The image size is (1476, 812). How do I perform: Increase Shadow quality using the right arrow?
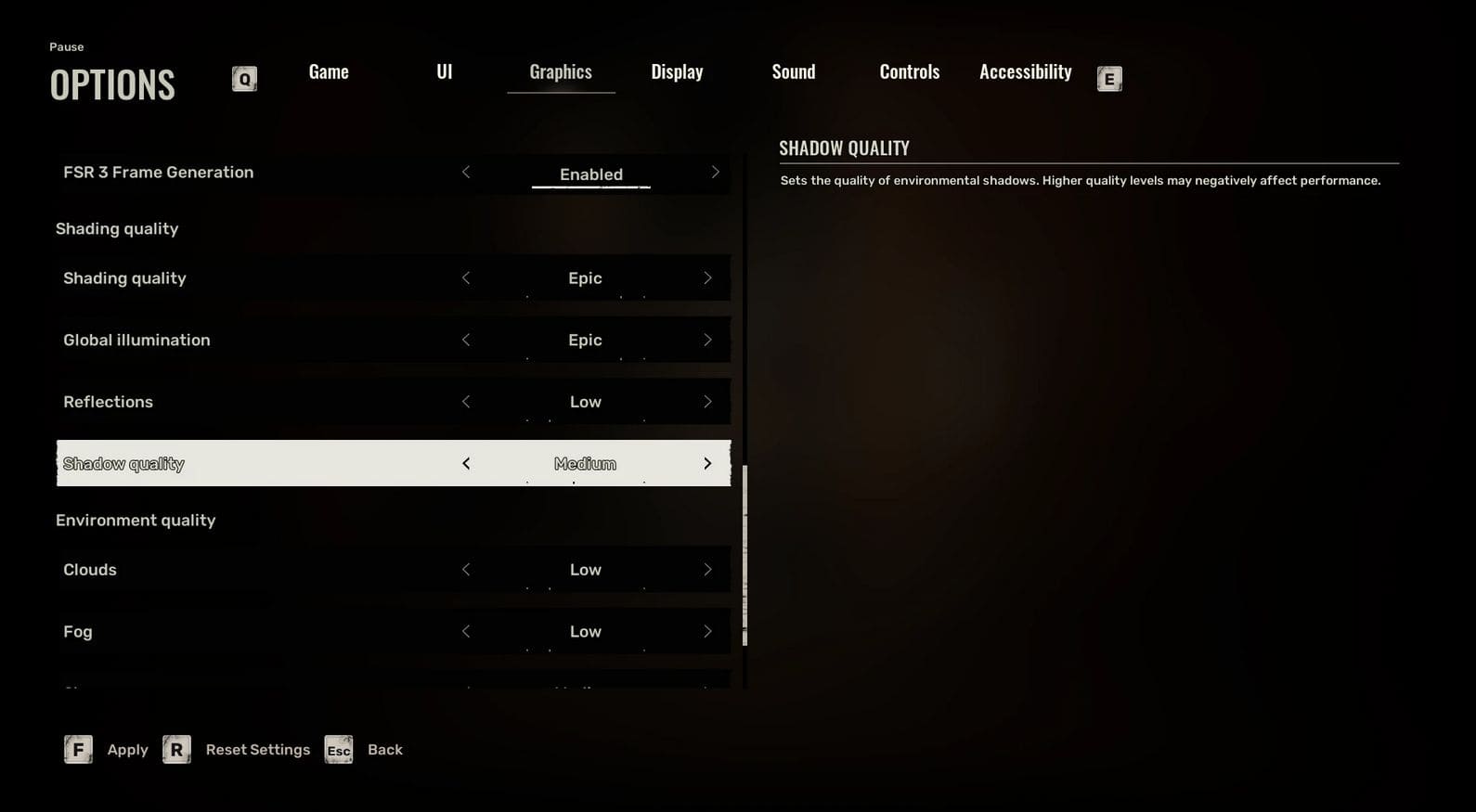(x=707, y=464)
